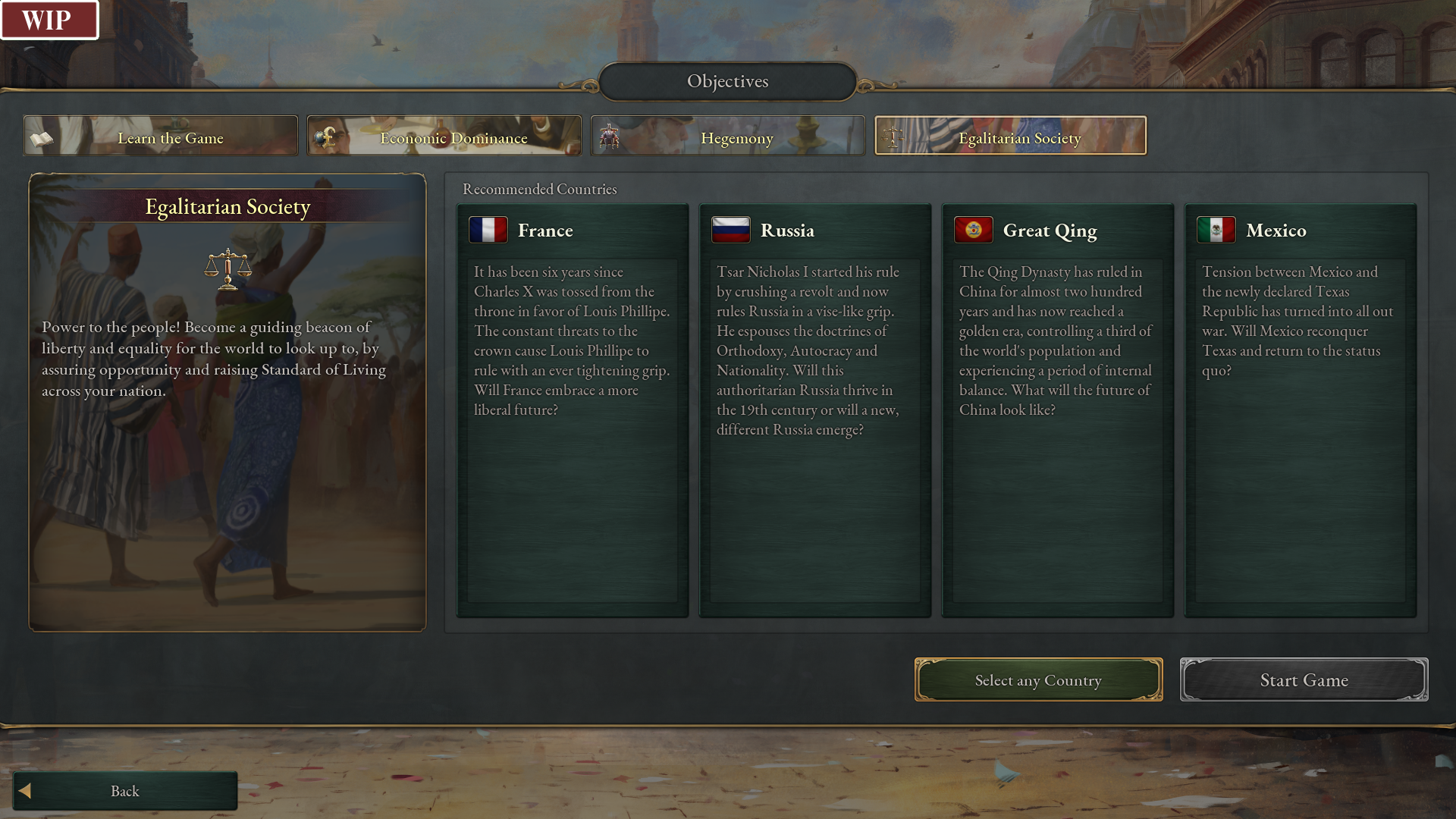Image resolution: width=1456 pixels, height=819 pixels.
Task: Select the Great Qing country card
Action: tap(1058, 409)
